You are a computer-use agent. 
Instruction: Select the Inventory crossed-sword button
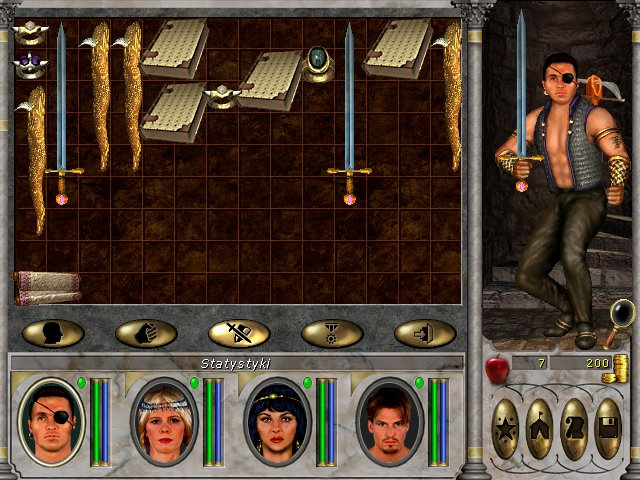tap(239, 333)
